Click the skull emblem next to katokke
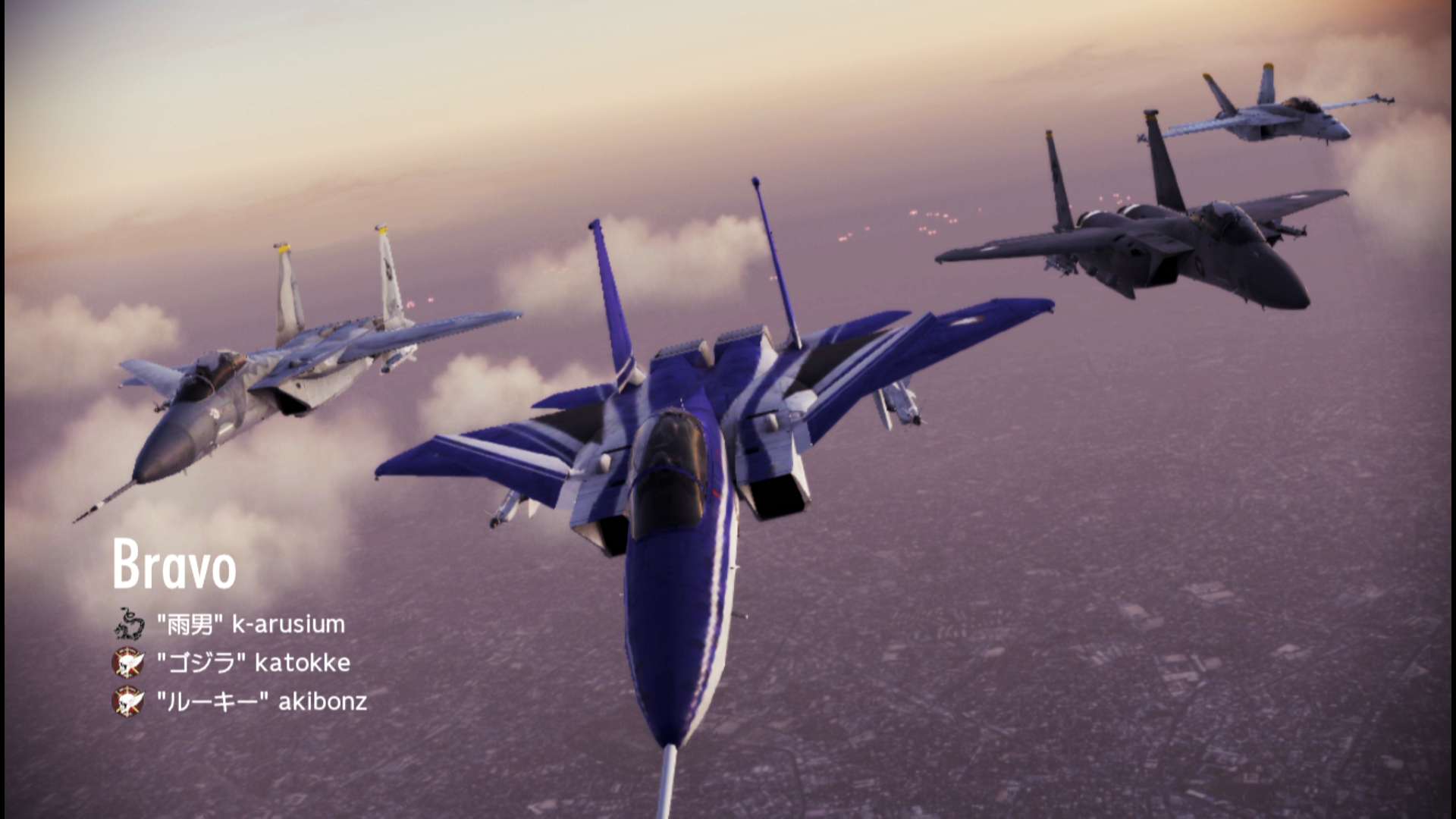This screenshot has height=819, width=1456. 128,663
